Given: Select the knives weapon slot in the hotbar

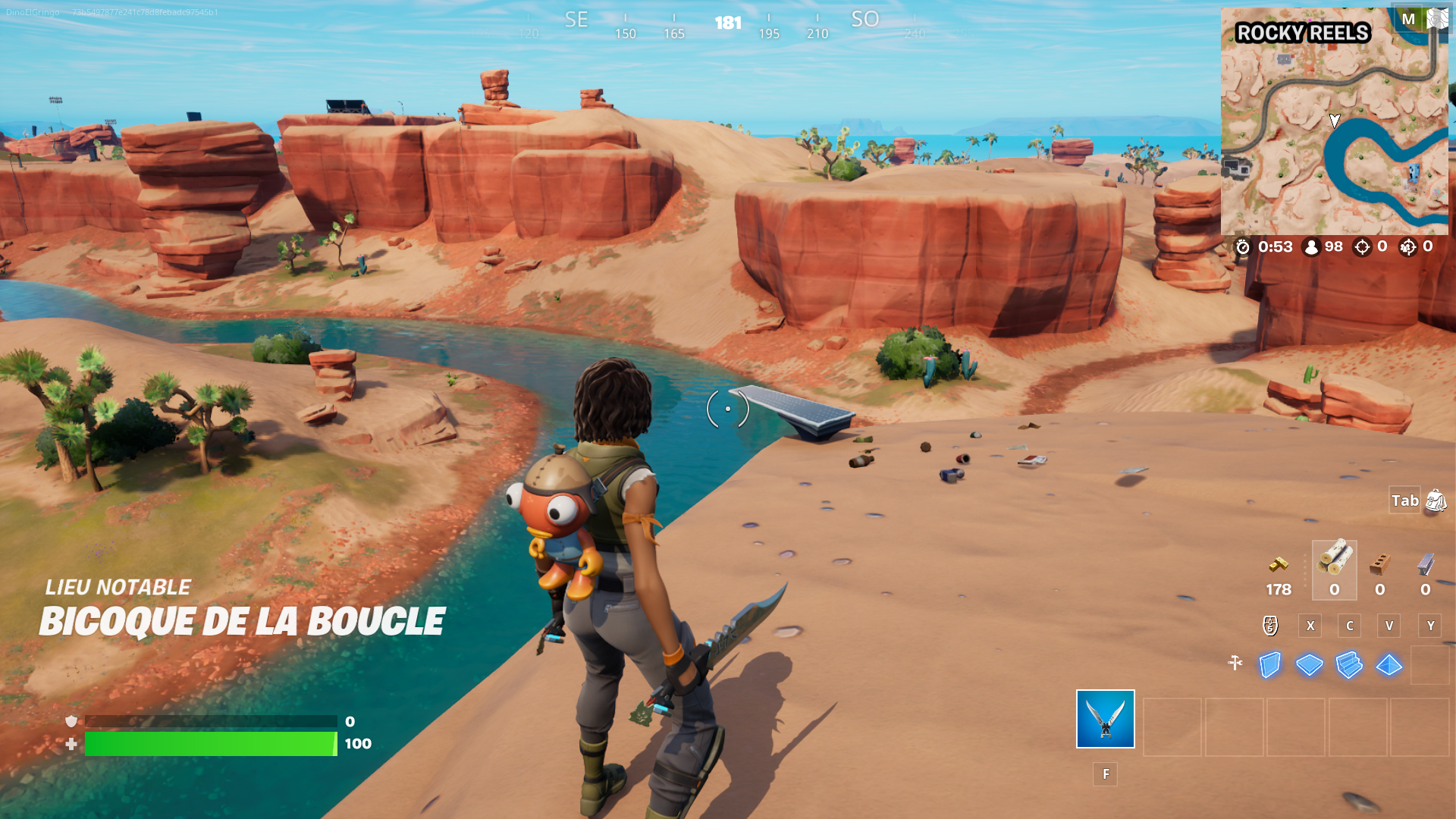Looking at the screenshot, I should point(1105,720).
